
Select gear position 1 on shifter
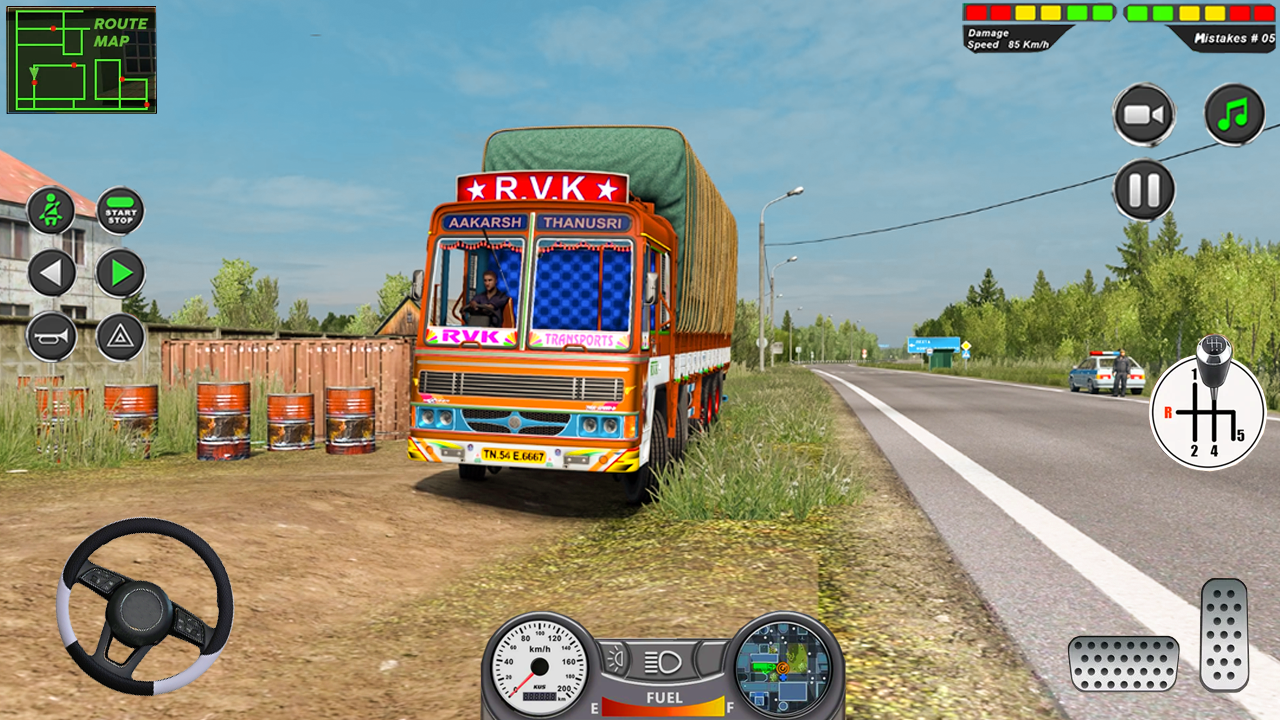1195,374
